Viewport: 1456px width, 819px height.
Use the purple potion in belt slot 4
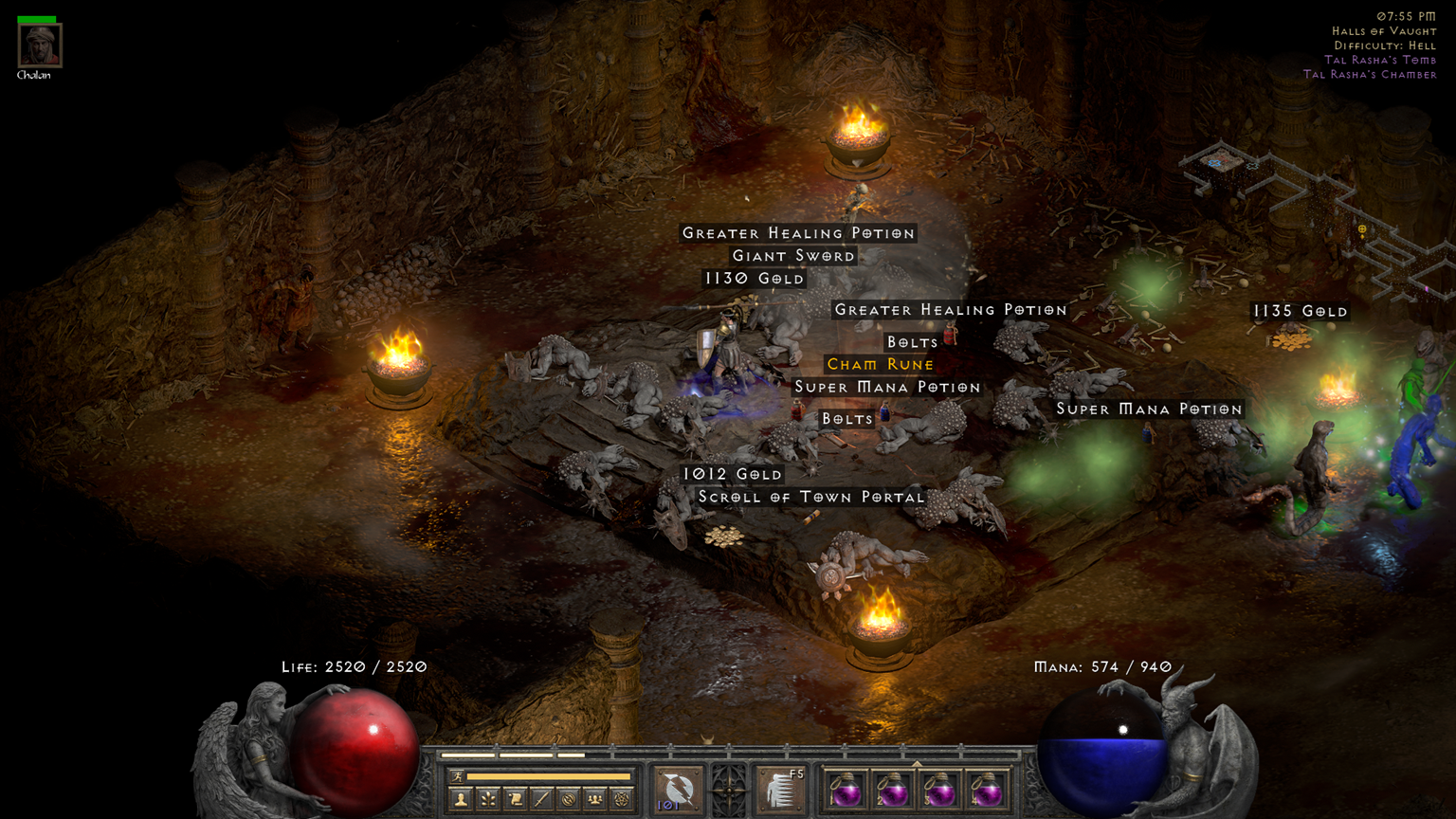(986, 790)
